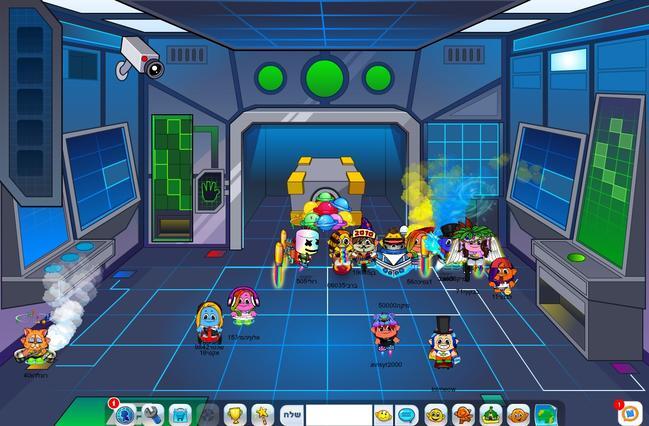
Task: Open the gold trophy achievements icon
Action: 235,414
